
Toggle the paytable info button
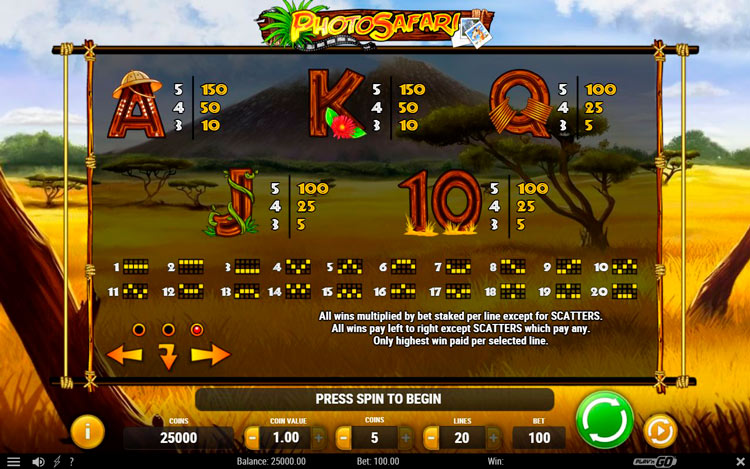point(88,431)
